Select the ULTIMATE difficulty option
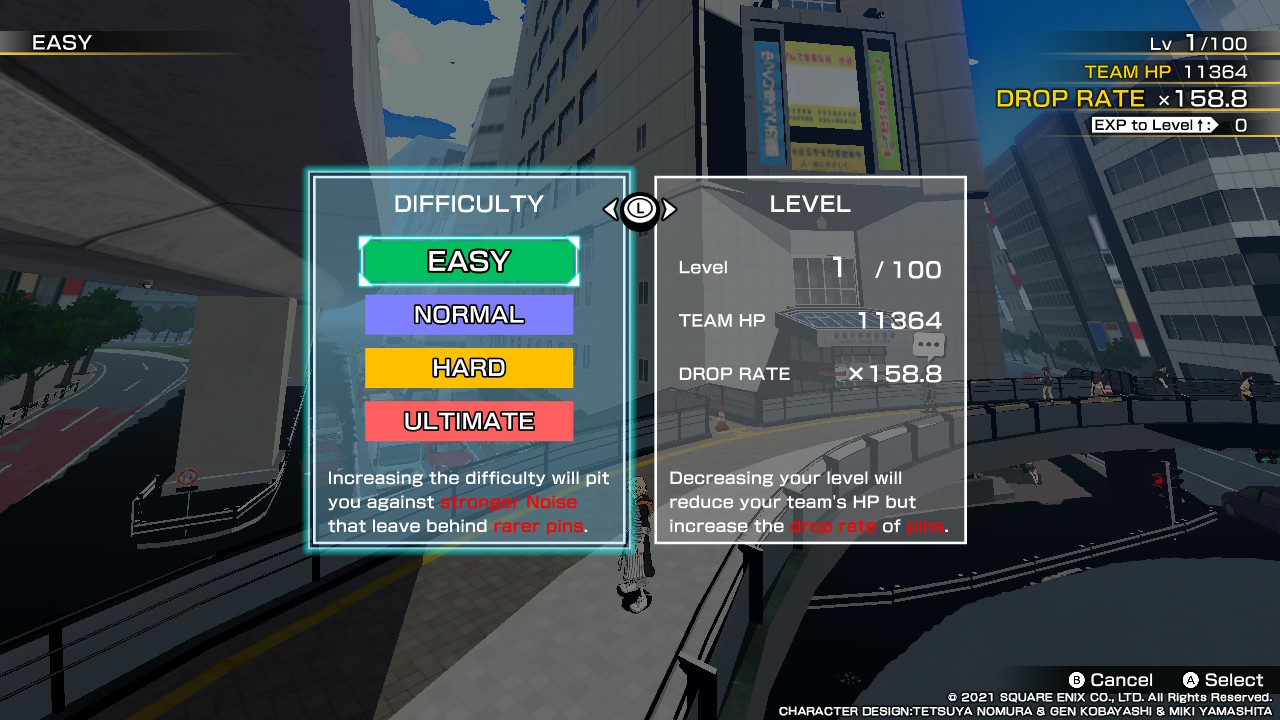Screen dimensions: 1280x720 (468, 421)
